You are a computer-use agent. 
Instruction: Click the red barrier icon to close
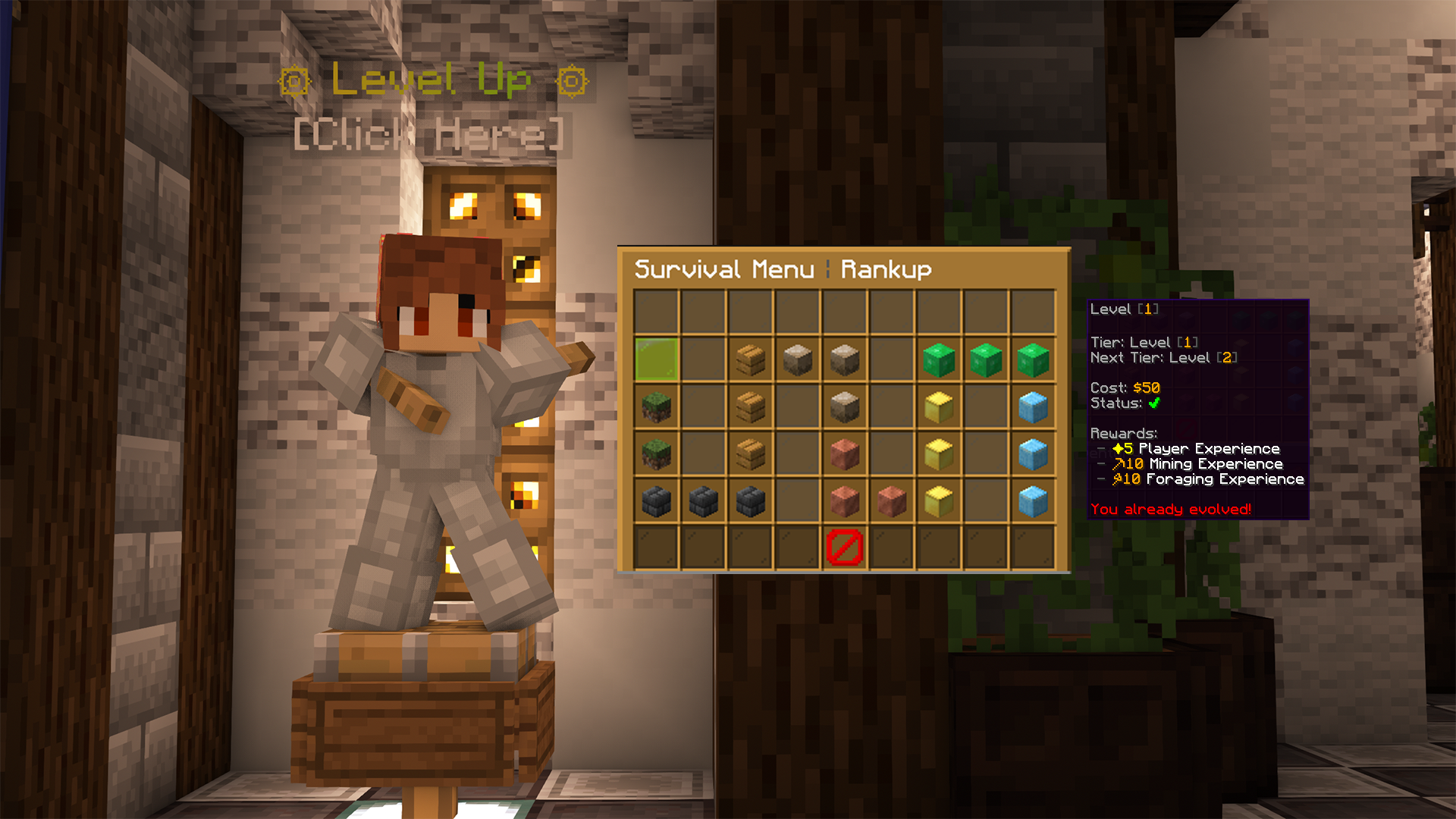coord(843,548)
